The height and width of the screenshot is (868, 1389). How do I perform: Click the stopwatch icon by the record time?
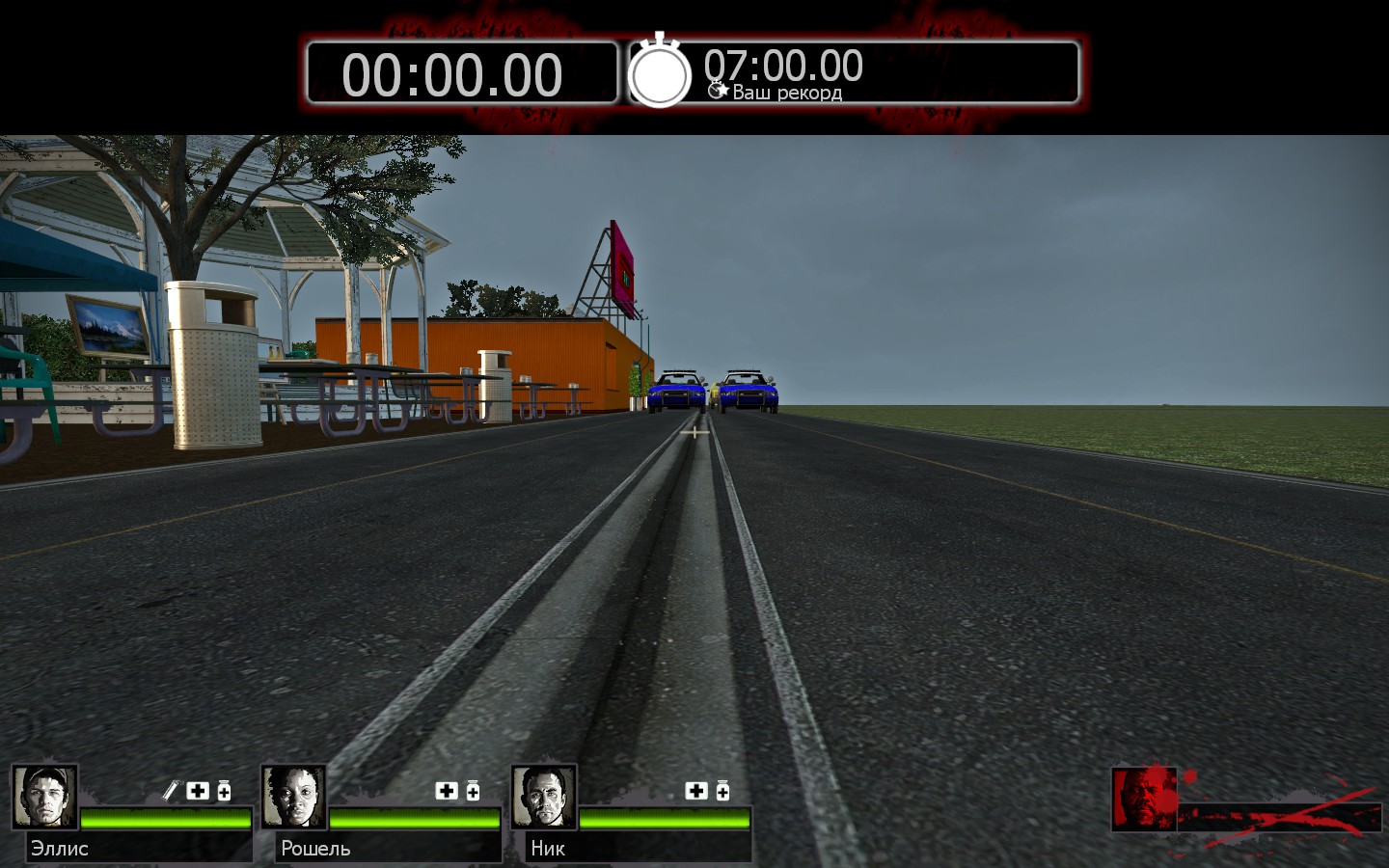click(x=660, y=73)
